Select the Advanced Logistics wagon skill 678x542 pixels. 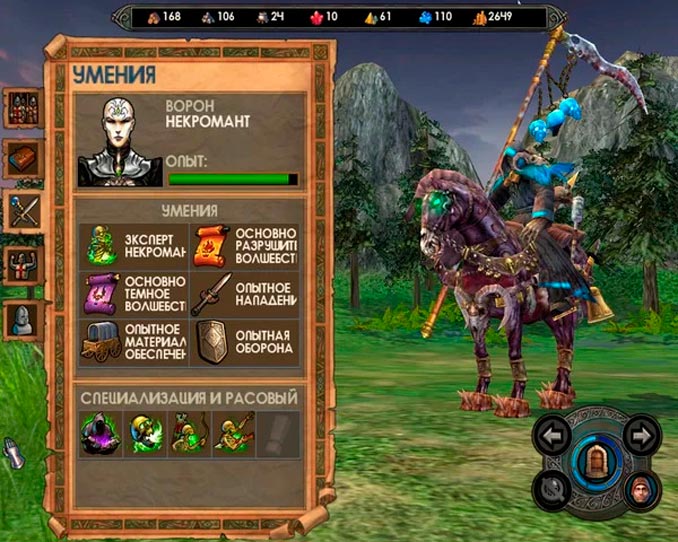(x=102, y=344)
